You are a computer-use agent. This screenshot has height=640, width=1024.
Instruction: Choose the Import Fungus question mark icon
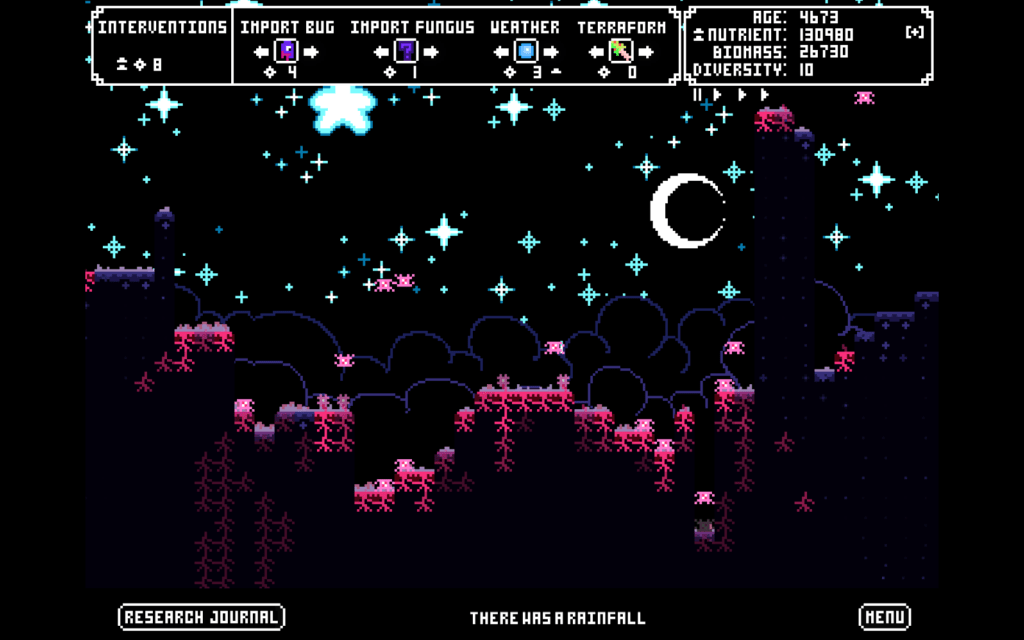coord(406,50)
